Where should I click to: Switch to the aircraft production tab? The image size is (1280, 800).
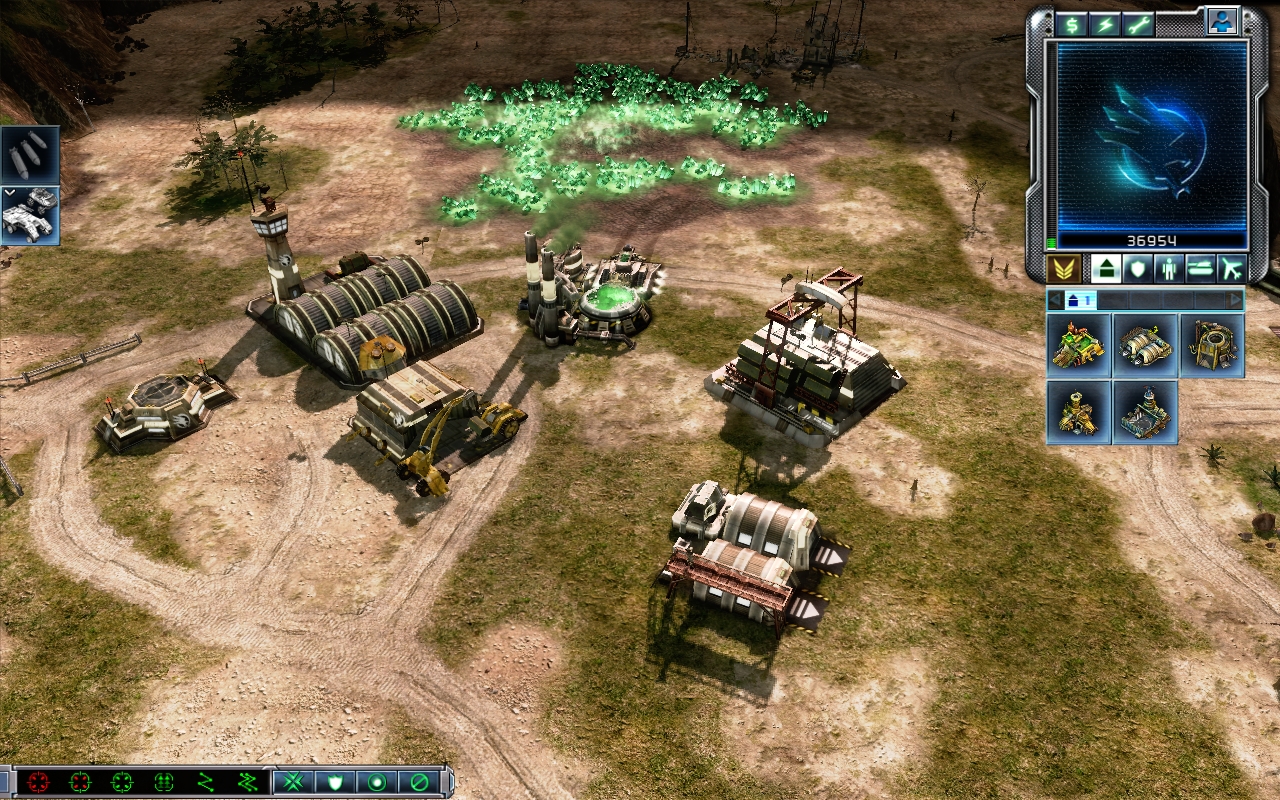[1231, 268]
